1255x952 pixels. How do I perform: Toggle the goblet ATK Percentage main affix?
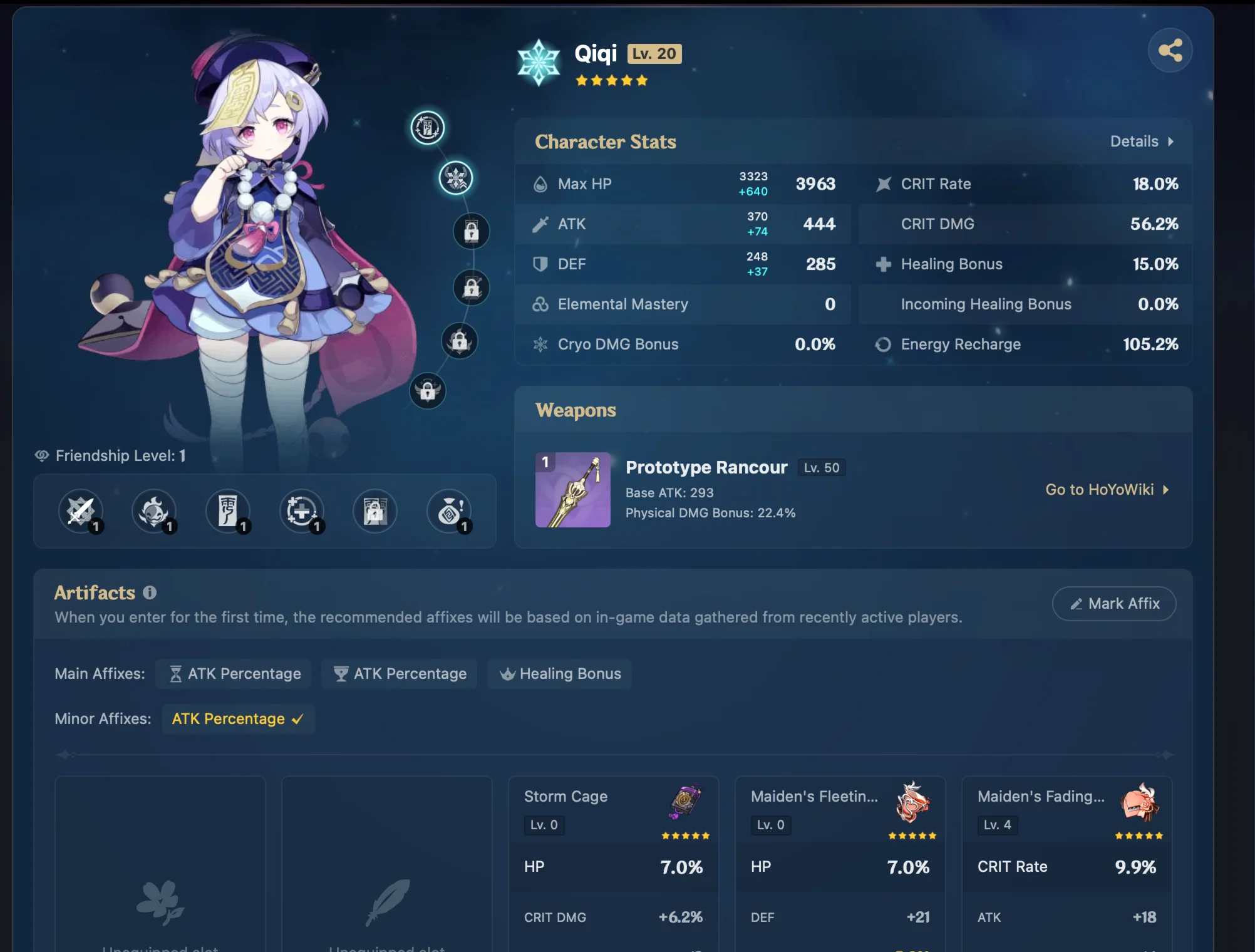click(399, 674)
